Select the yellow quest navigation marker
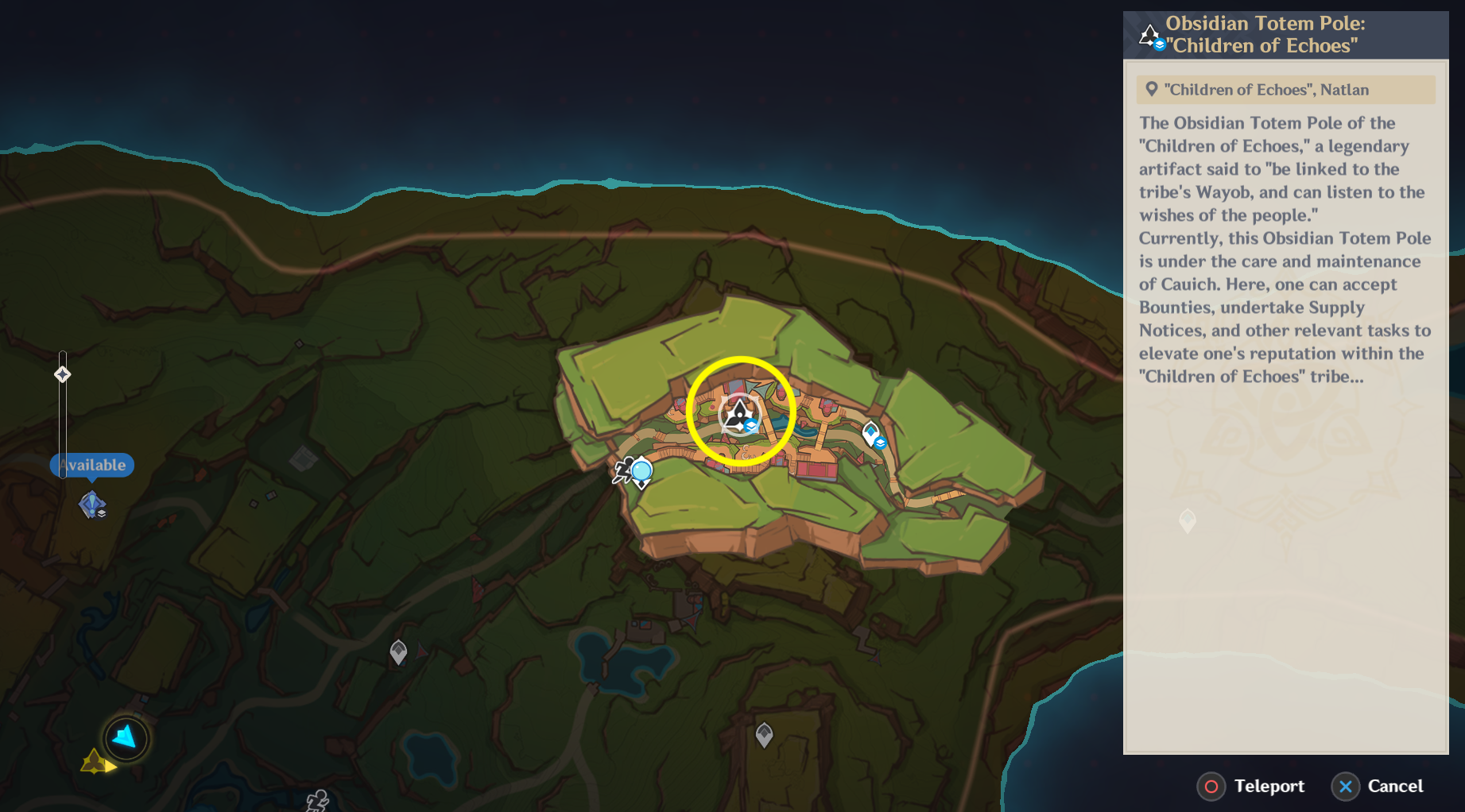The image size is (1465, 812). (95, 762)
